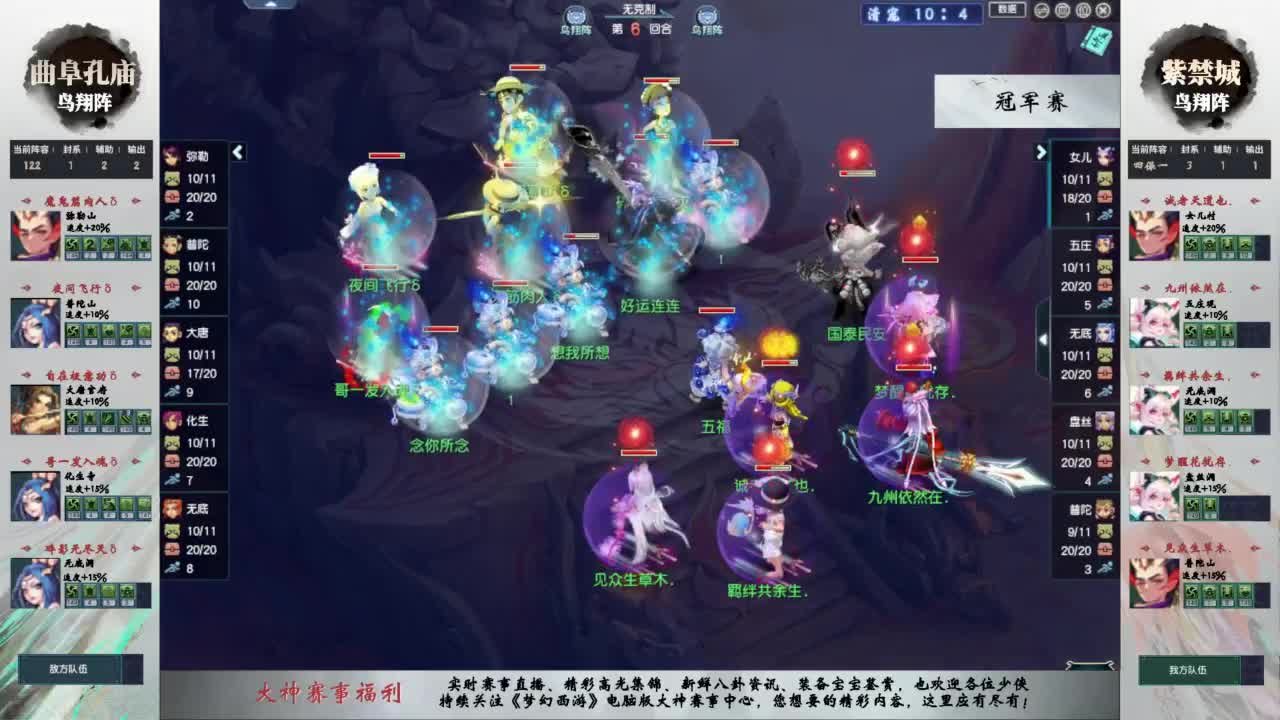Click the red HP bar above 国泰民安

[856, 172]
